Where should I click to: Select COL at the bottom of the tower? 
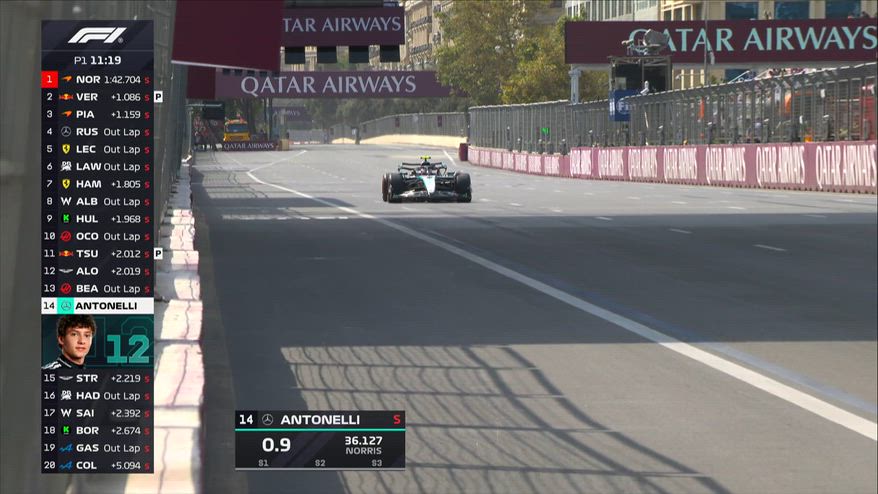pos(97,465)
